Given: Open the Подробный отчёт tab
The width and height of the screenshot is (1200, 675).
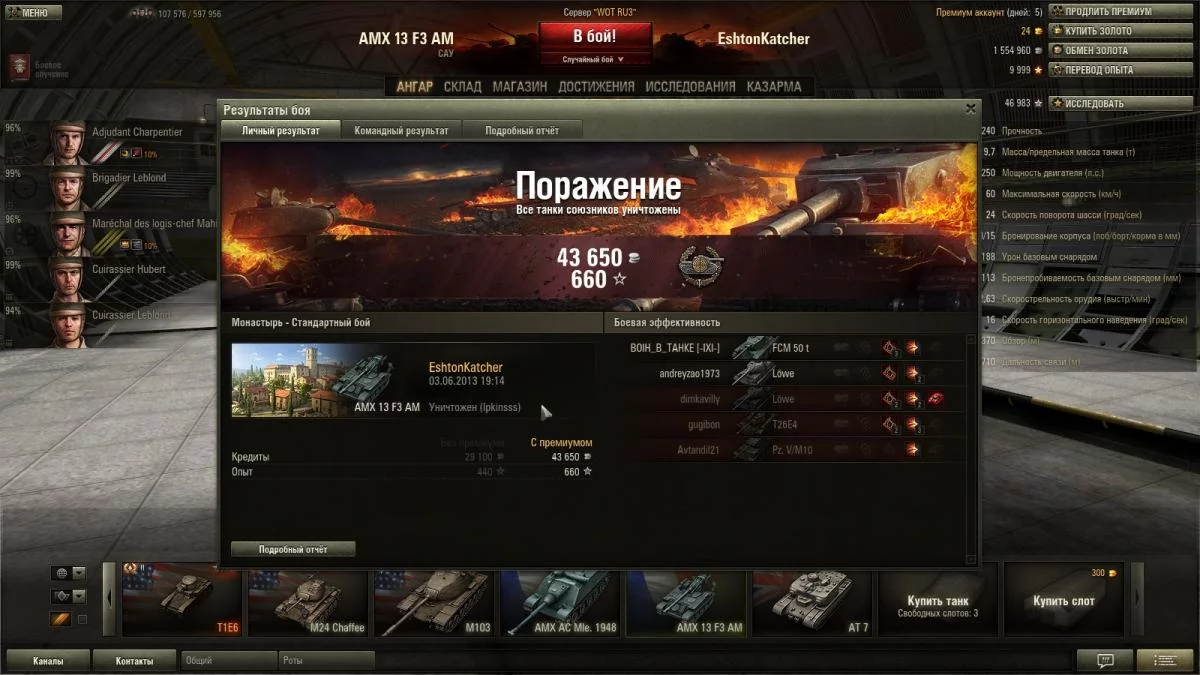Looking at the screenshot, I should click(522, 131).
